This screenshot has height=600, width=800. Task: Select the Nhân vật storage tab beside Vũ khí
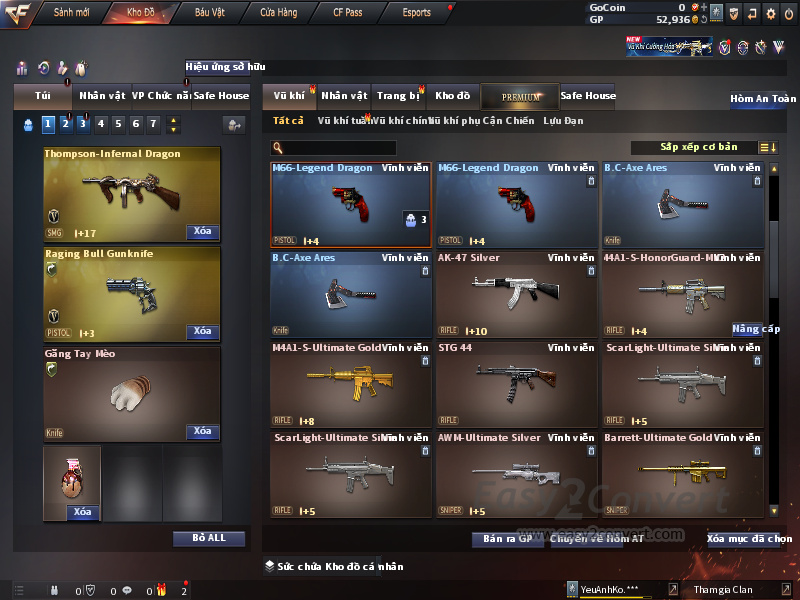tap(344, 96)
